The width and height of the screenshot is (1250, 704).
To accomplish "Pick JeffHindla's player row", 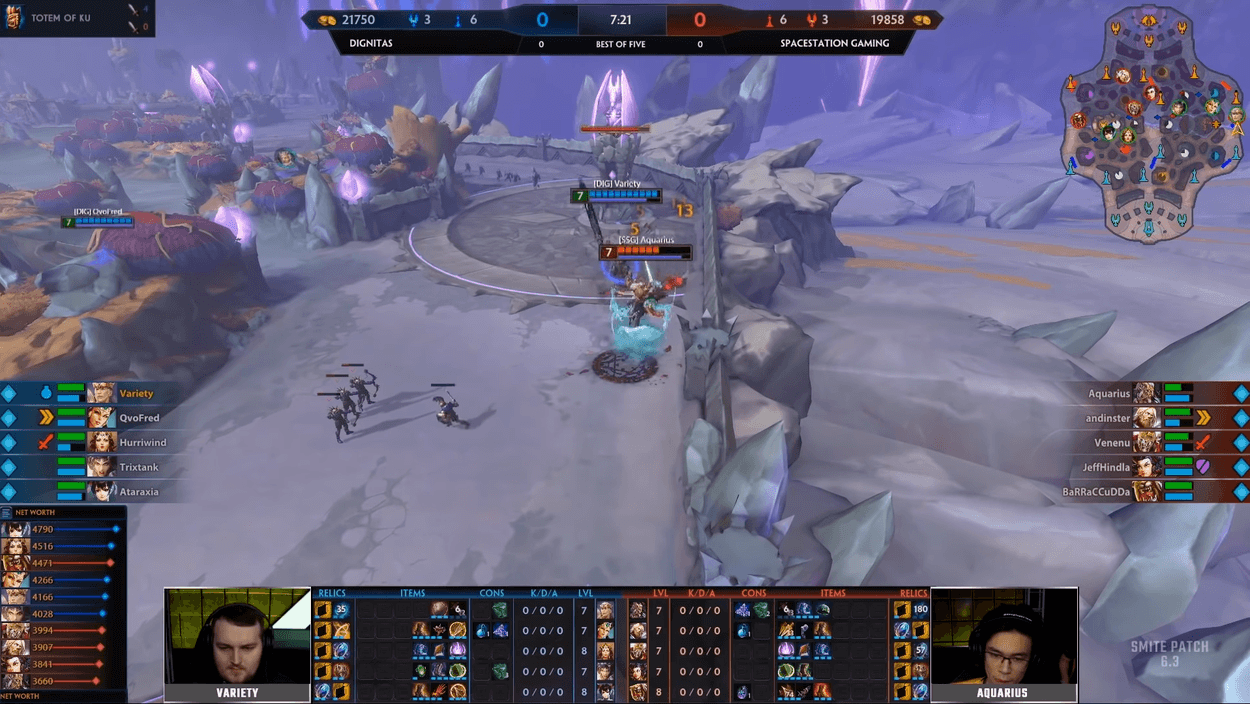I will click(x=1105, y=467).
